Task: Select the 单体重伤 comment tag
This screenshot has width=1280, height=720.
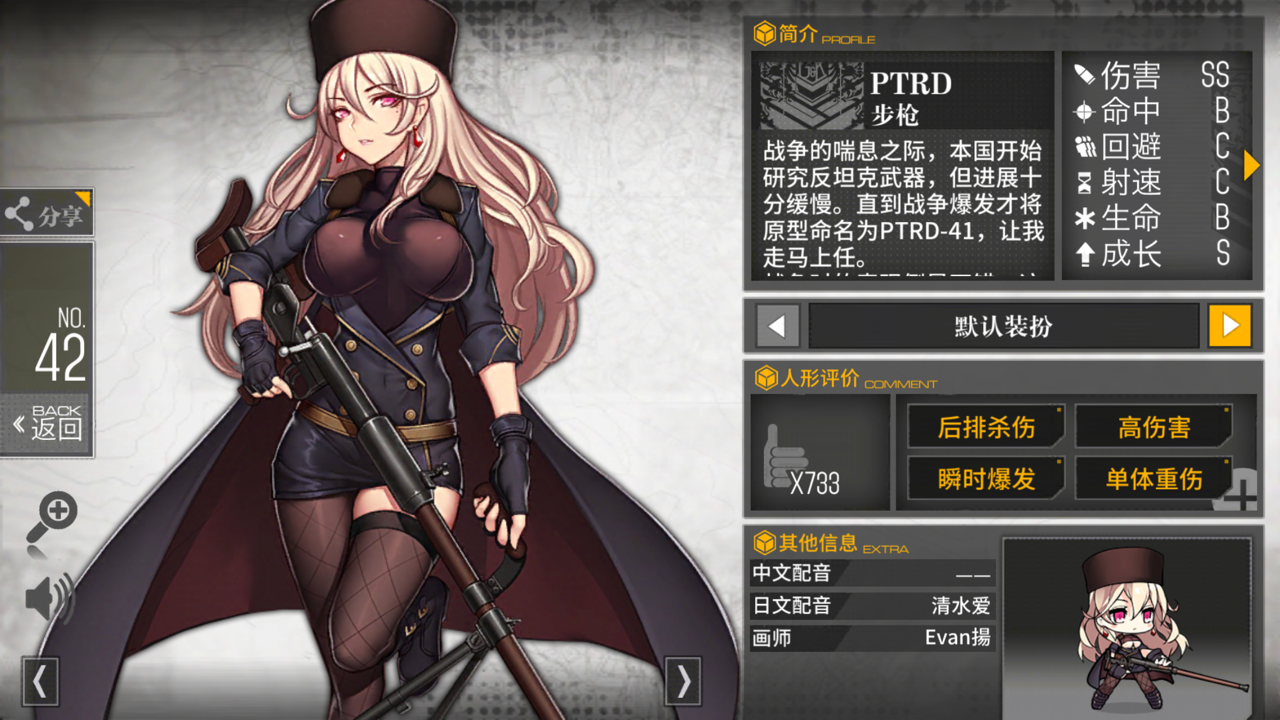Action: click(1154, 479)
